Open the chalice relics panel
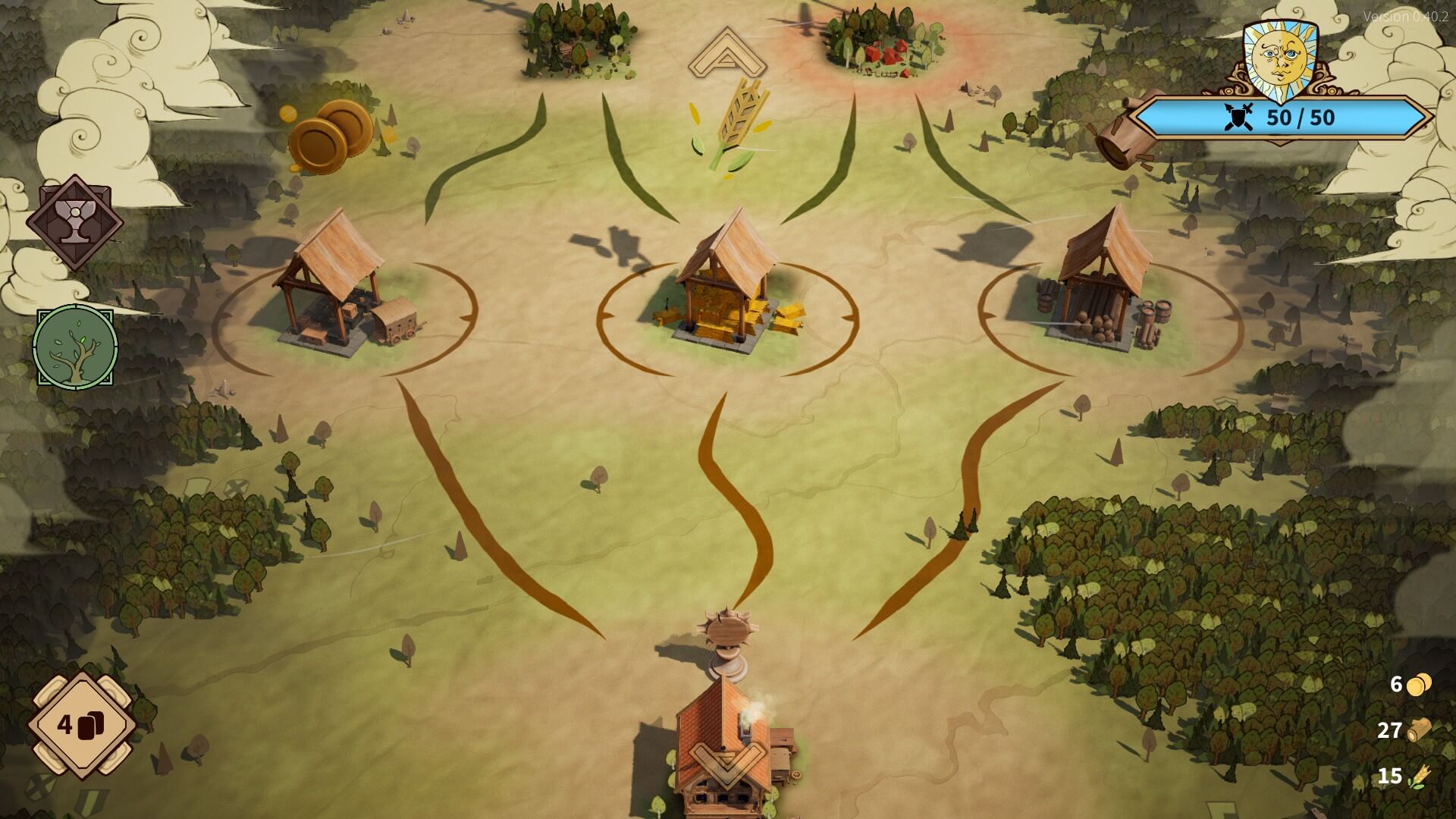The image size is (1456, 819). pos(74,222)
